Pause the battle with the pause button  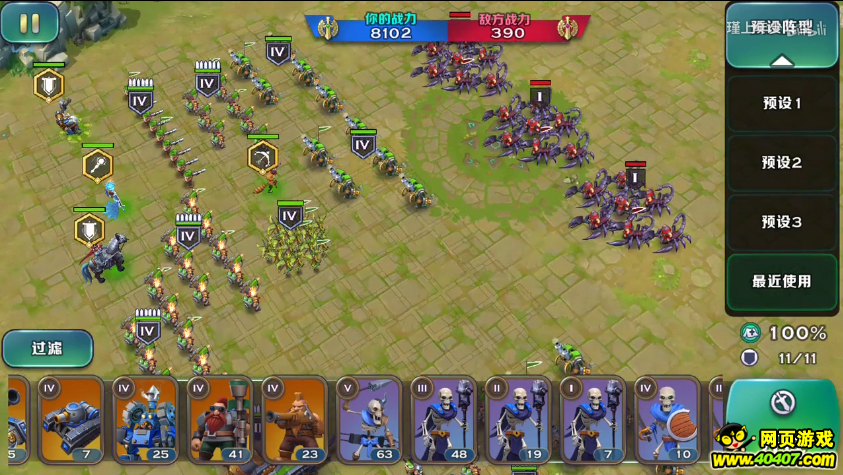[x=29, y=23]
